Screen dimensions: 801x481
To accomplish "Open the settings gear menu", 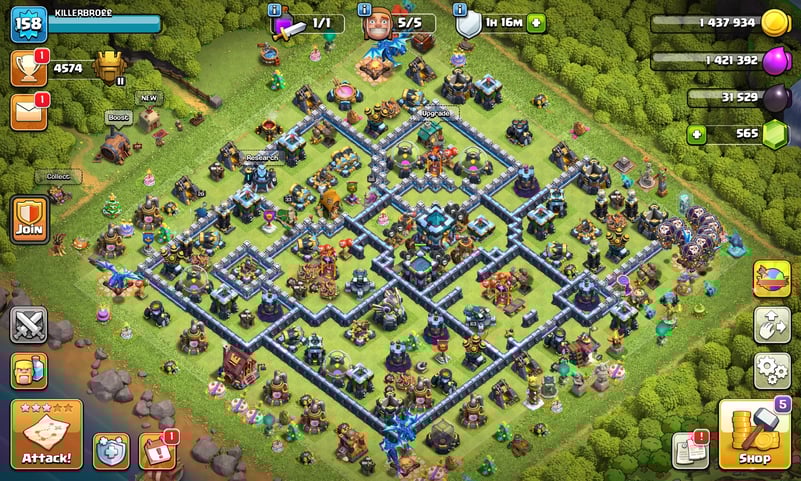I will [771, 370].
